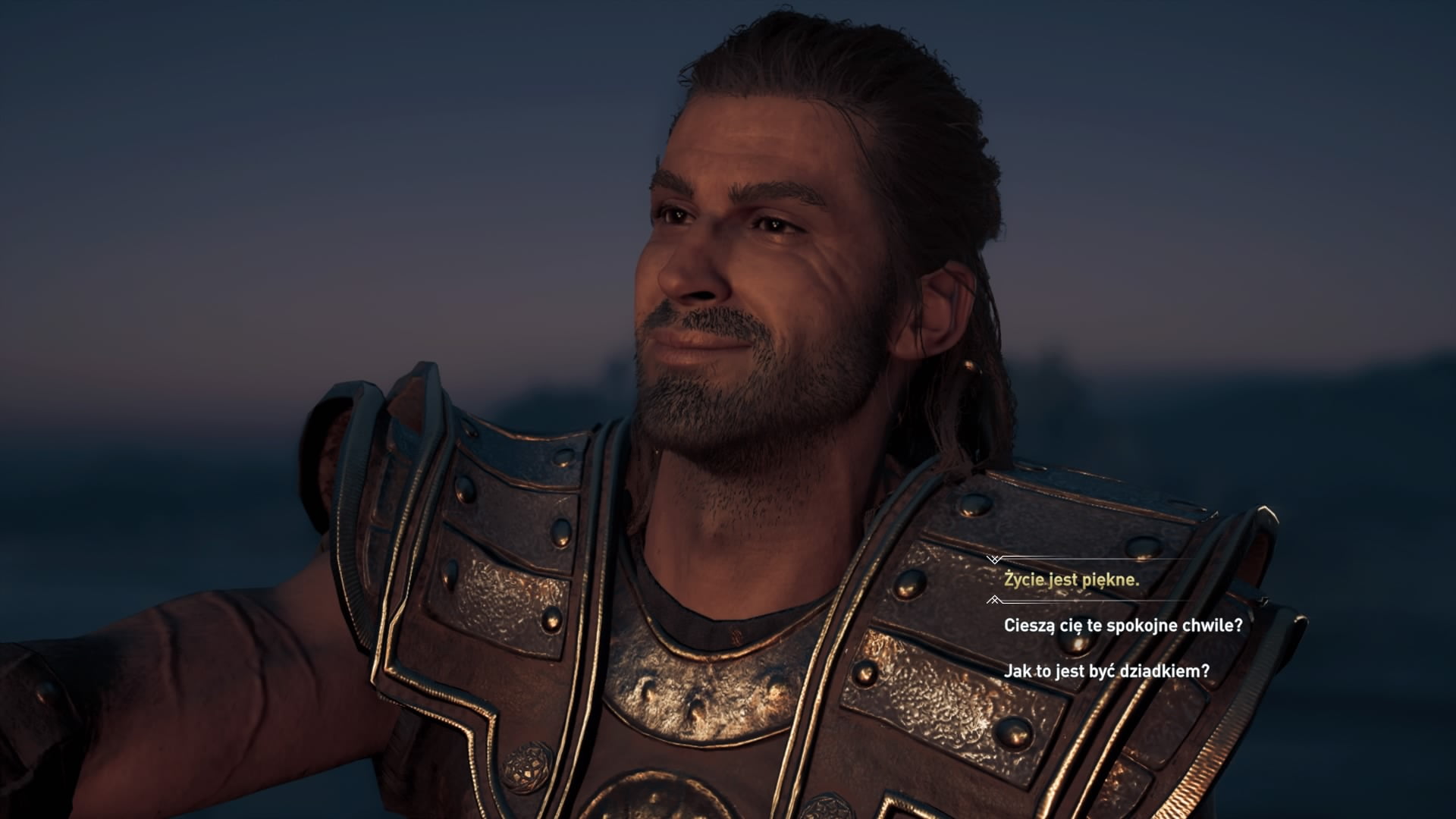1456x819 pixels.
Task: Ask "Jak to jest być dziadkiem?"
Action: pyautogui.click(x=1106, y=671)
